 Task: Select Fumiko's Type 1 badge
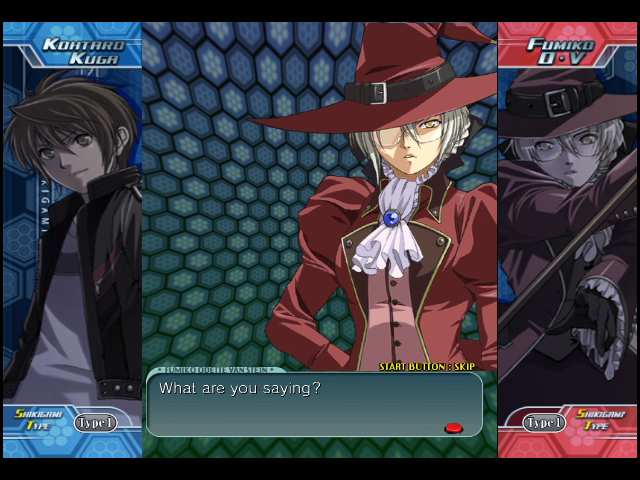click(545, 423)
